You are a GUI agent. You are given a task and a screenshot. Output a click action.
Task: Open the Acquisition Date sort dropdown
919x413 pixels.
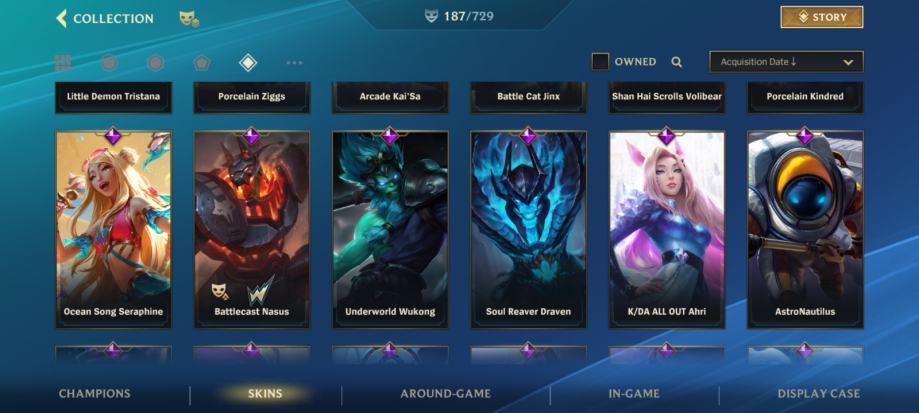(x=786, y=62)
